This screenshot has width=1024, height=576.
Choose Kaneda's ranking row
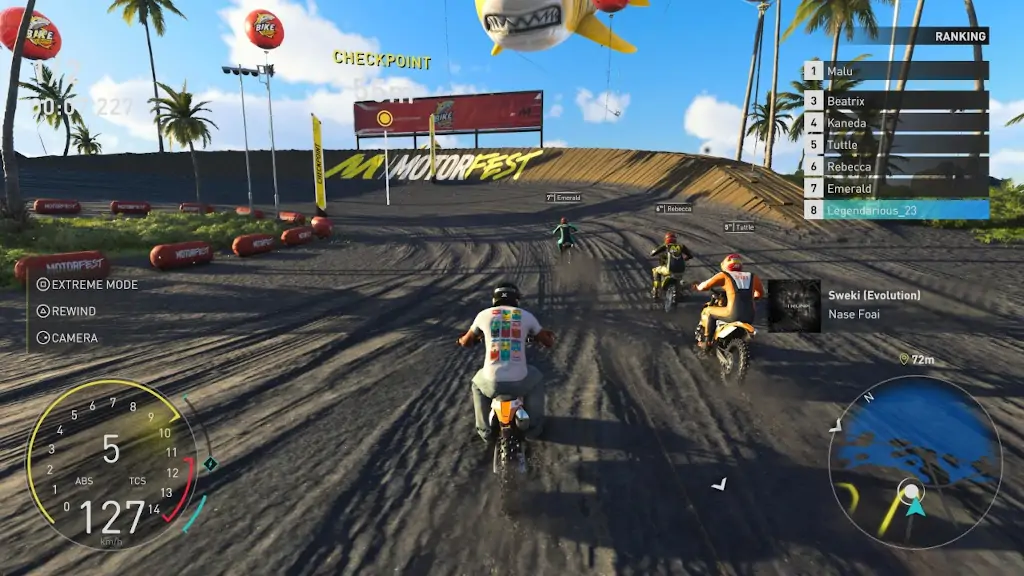click(x=896, y=123)
